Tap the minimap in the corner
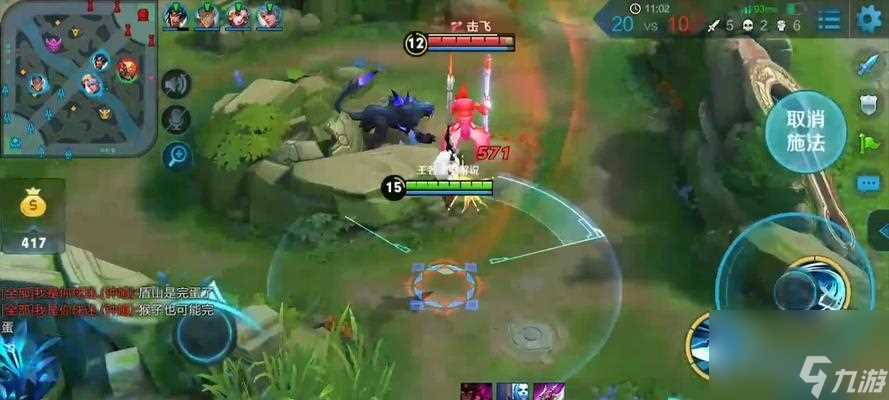The width and height of the screenshot is (889, 400). 78,78
